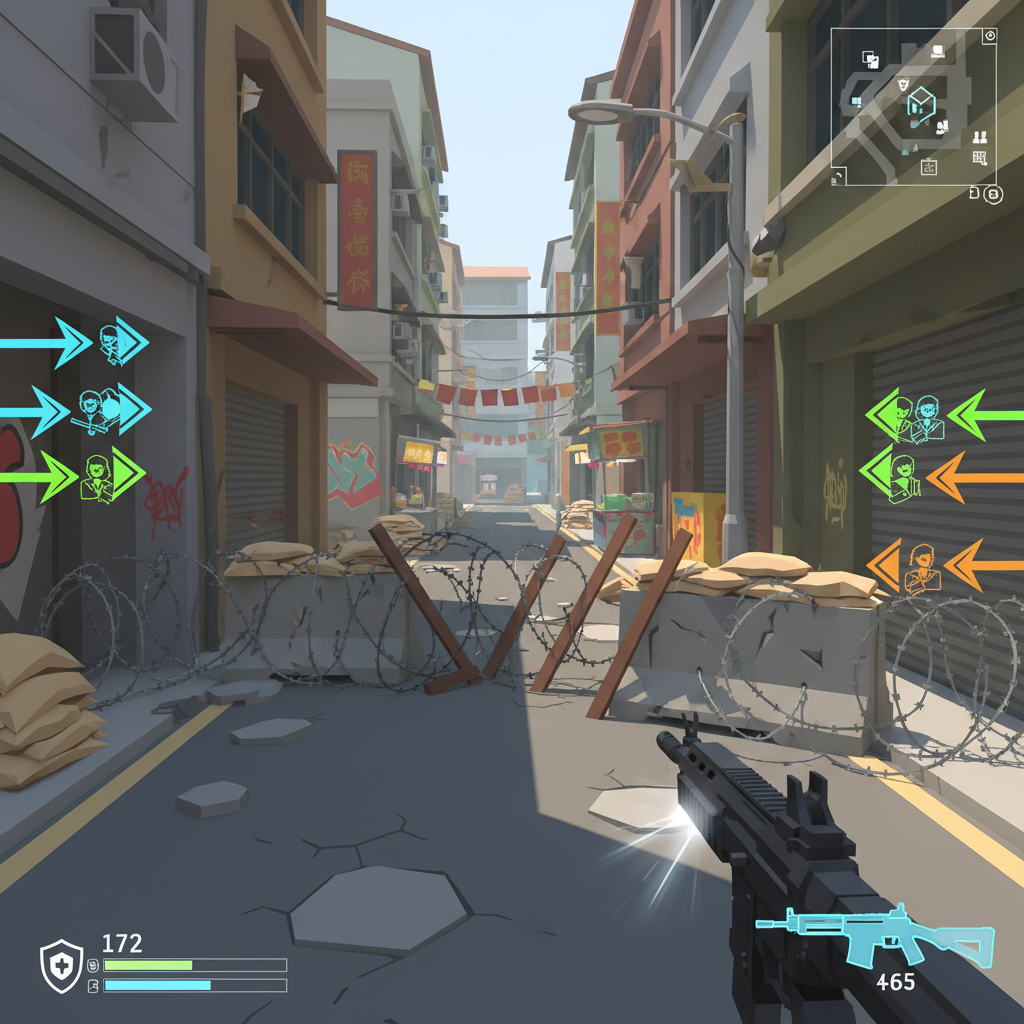Select the grid marker on the minimap
The width and height of the screenshot is (1024, 1024).
tap(979, 157)
